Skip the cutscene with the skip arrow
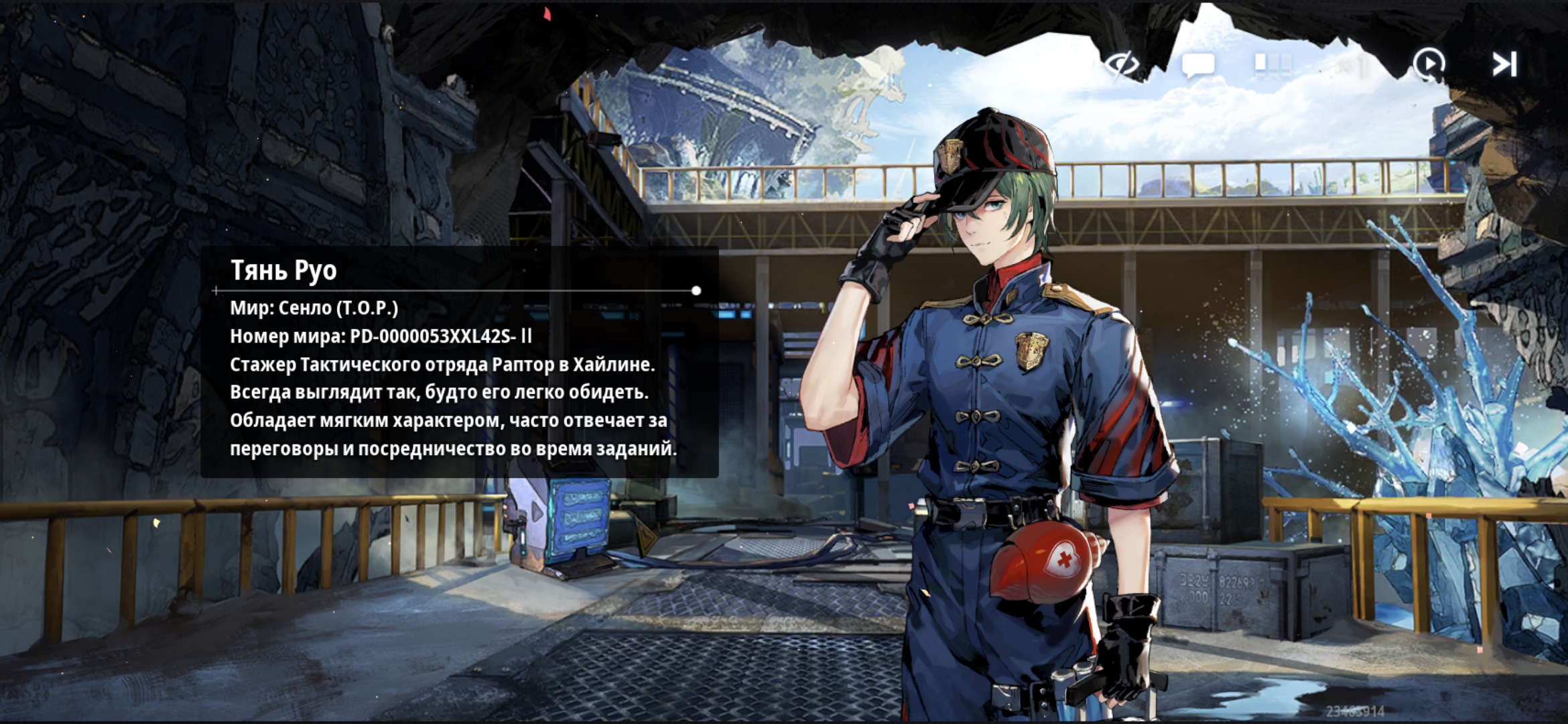This screenshot has height=724, width=1568. 1504,65
